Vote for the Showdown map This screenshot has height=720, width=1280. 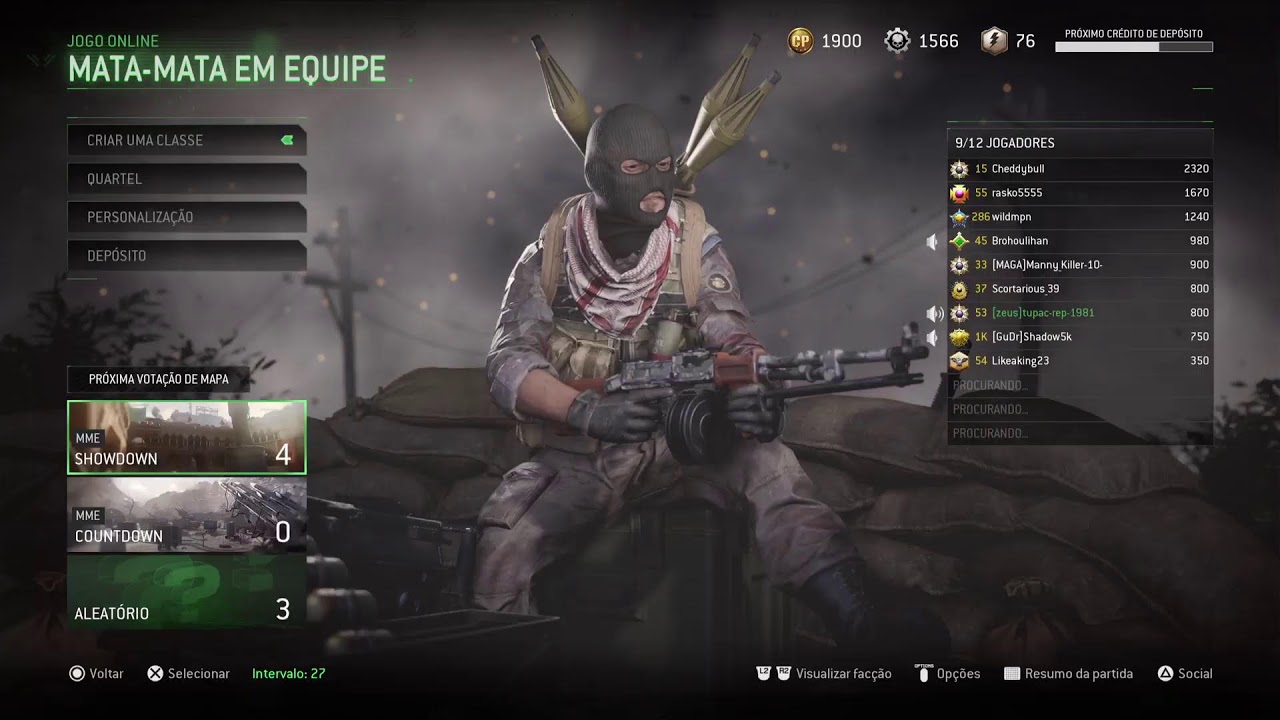[186, 437]
